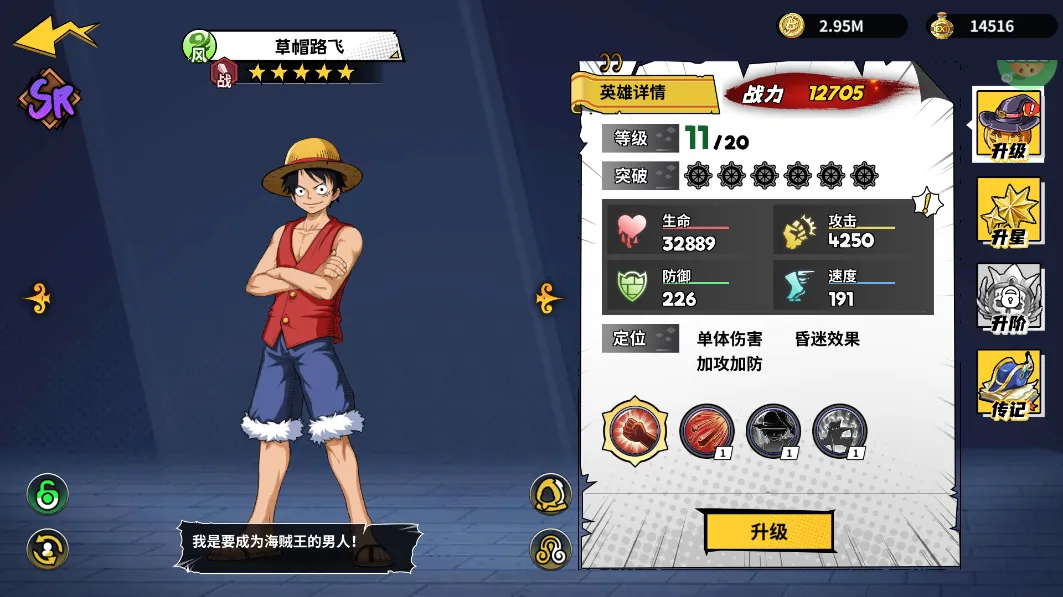Tap the swirl emblem icon
This screenshot has height=597, width=1063.
550,549
